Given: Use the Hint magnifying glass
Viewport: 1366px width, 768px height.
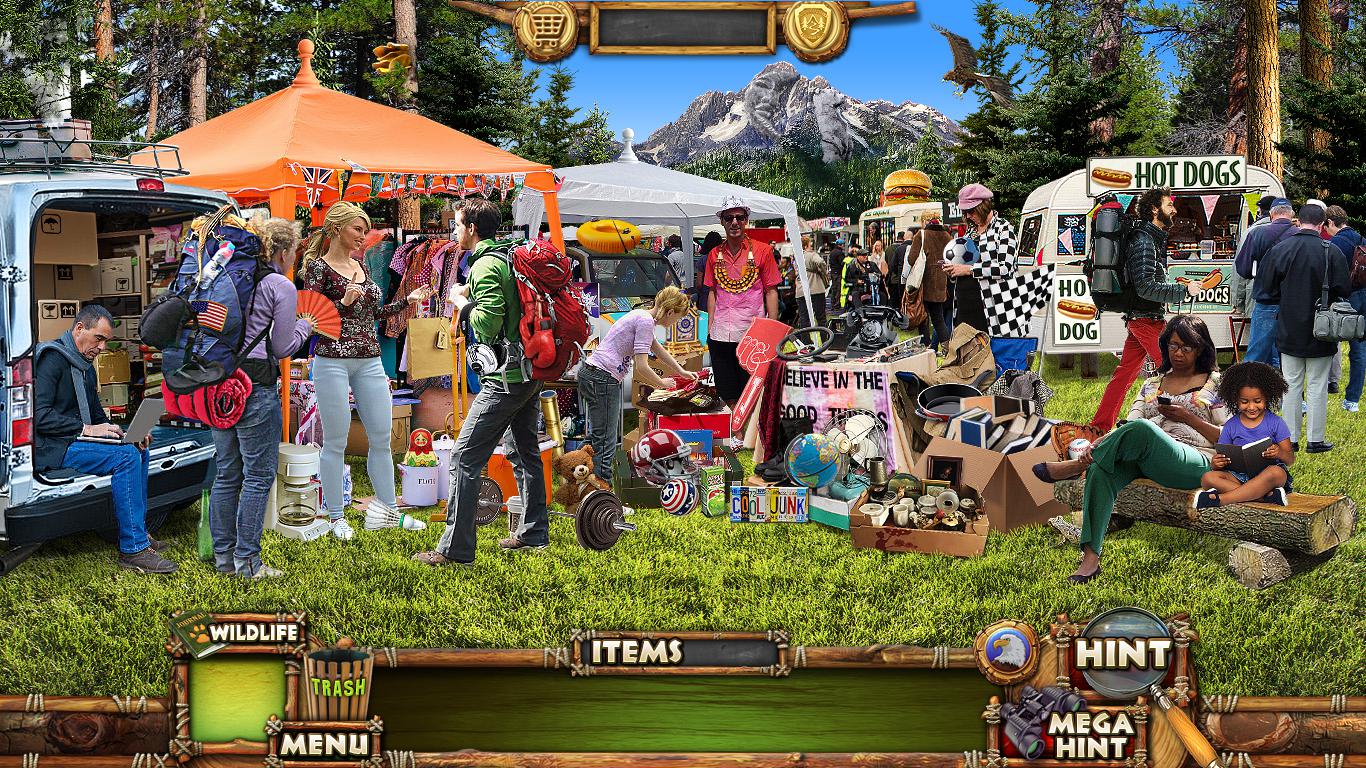Looking at the screenshot, I should click(1122, 655).
